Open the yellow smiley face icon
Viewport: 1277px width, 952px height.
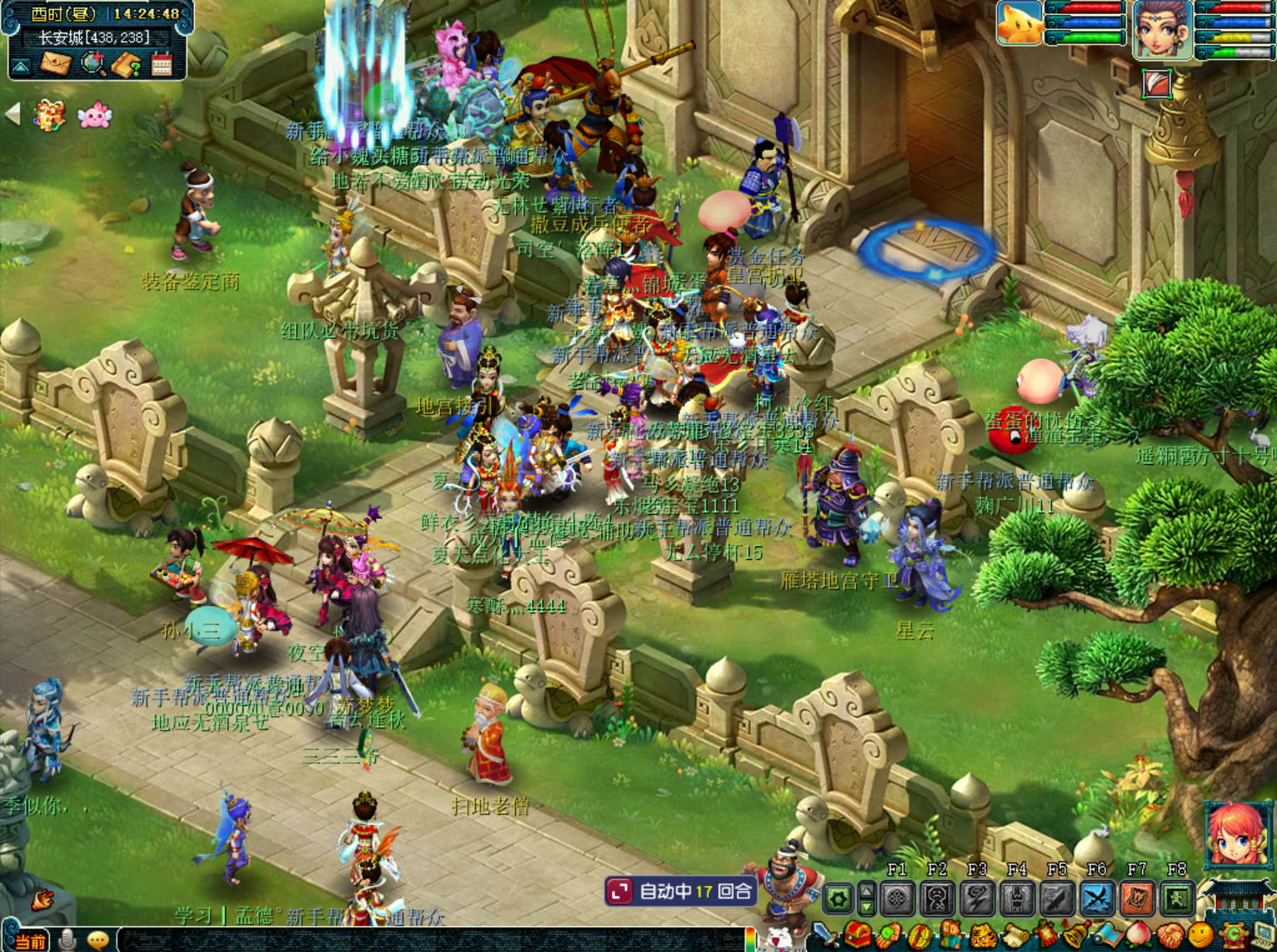[1200, 936]
